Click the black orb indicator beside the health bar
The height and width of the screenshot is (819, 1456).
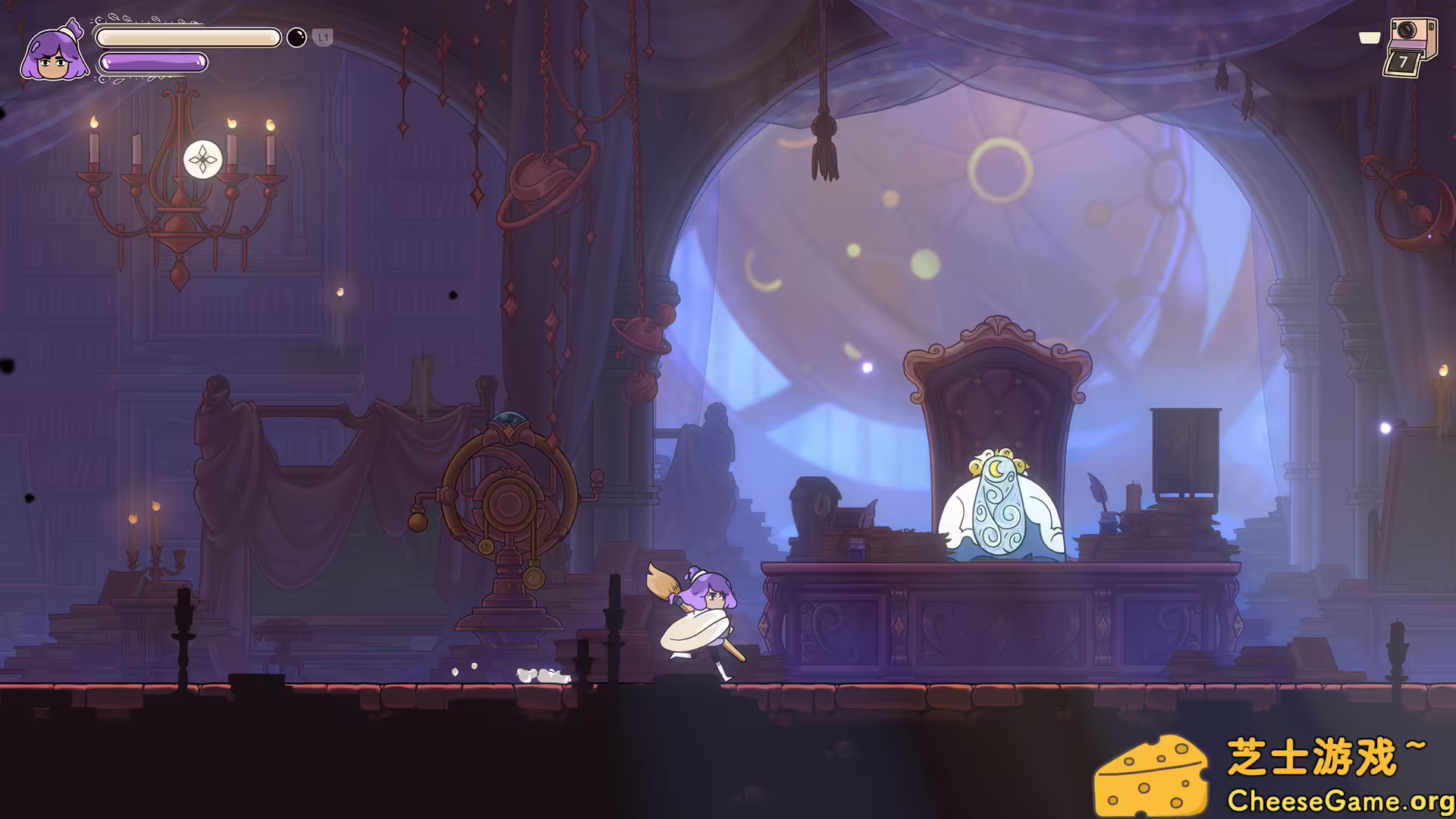click(296, 37)
